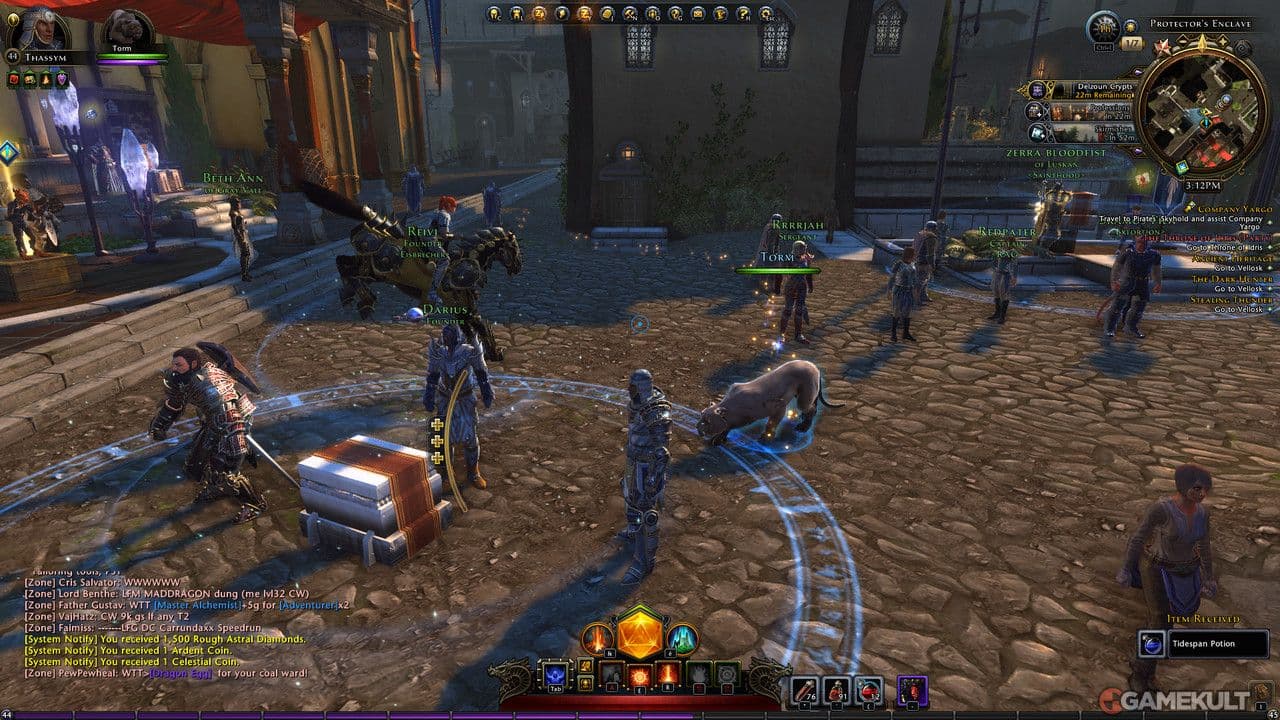Image resolution: width=1280 pixels, height=720 pixels.
Task: Activate the orange d20 action point ability
Action: coord(639,633)
